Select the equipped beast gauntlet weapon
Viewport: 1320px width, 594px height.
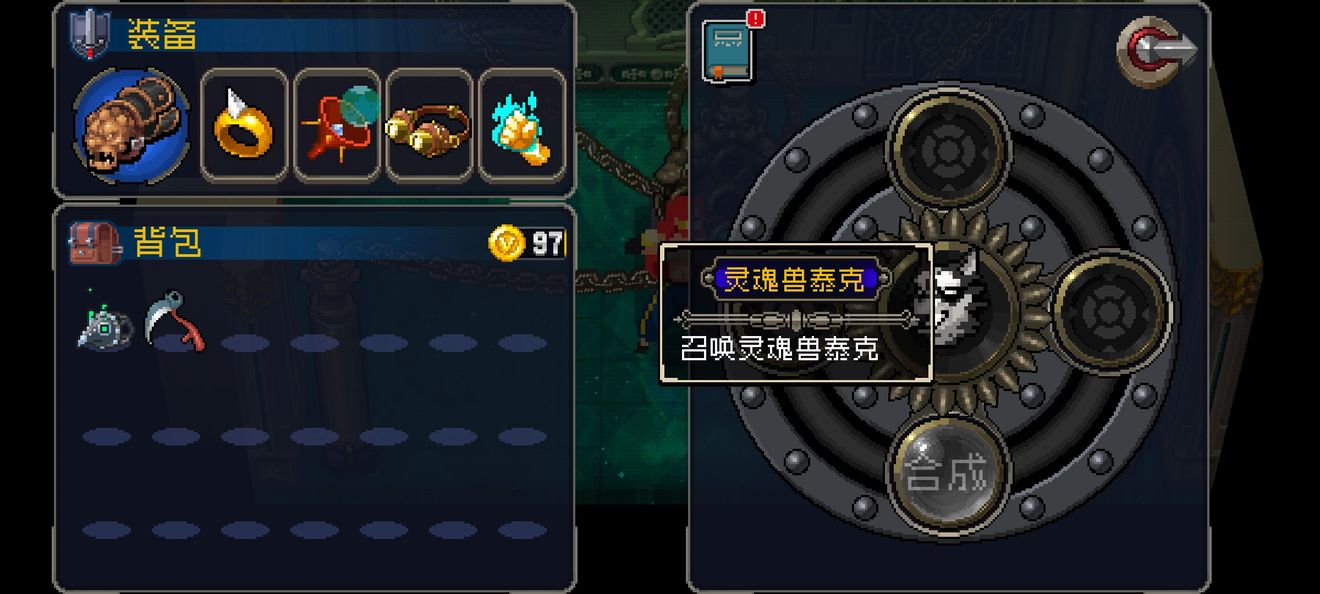pos(131,125)
